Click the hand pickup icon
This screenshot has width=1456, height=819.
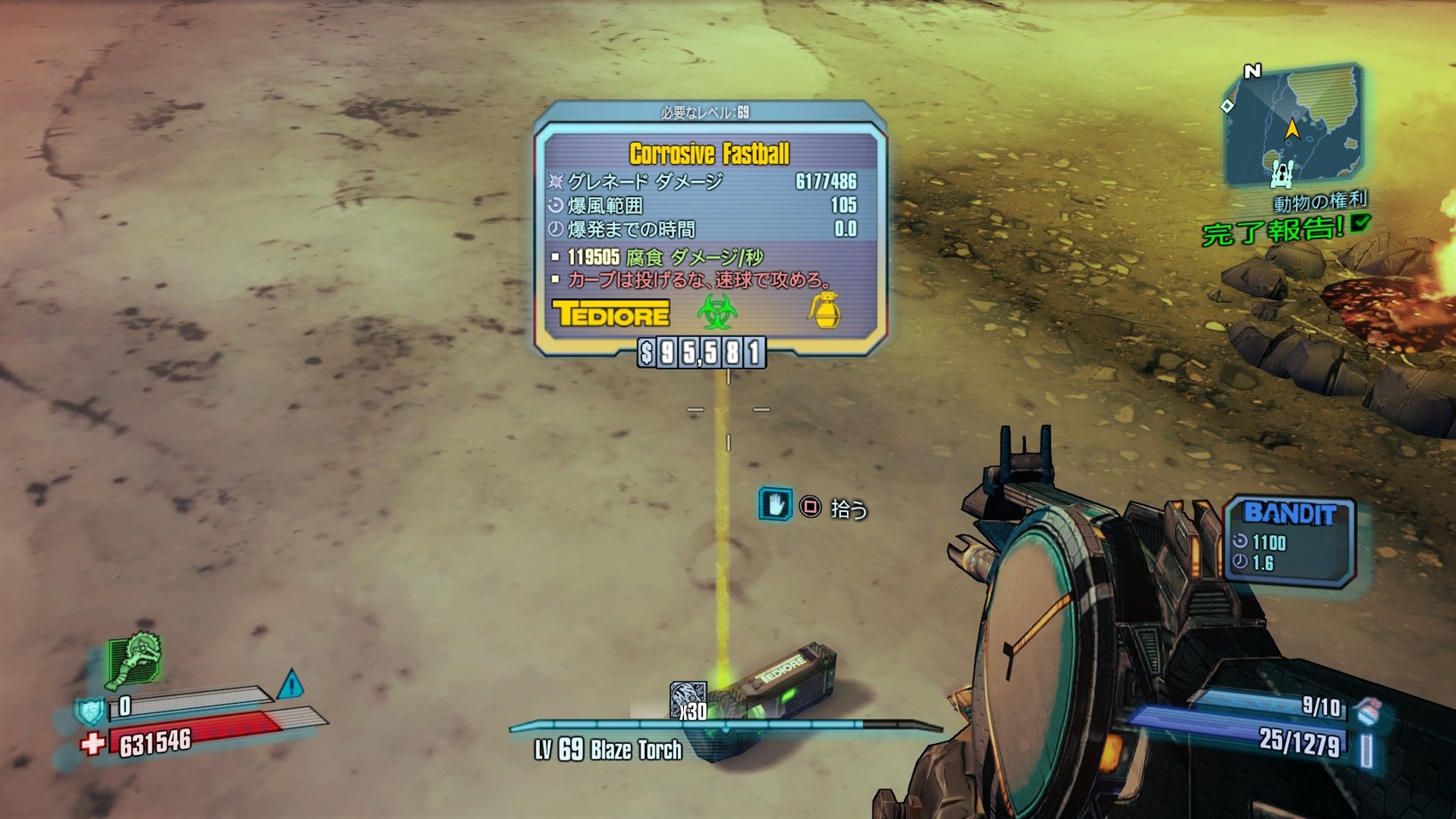pyautogui.click(x=775, y=505)
